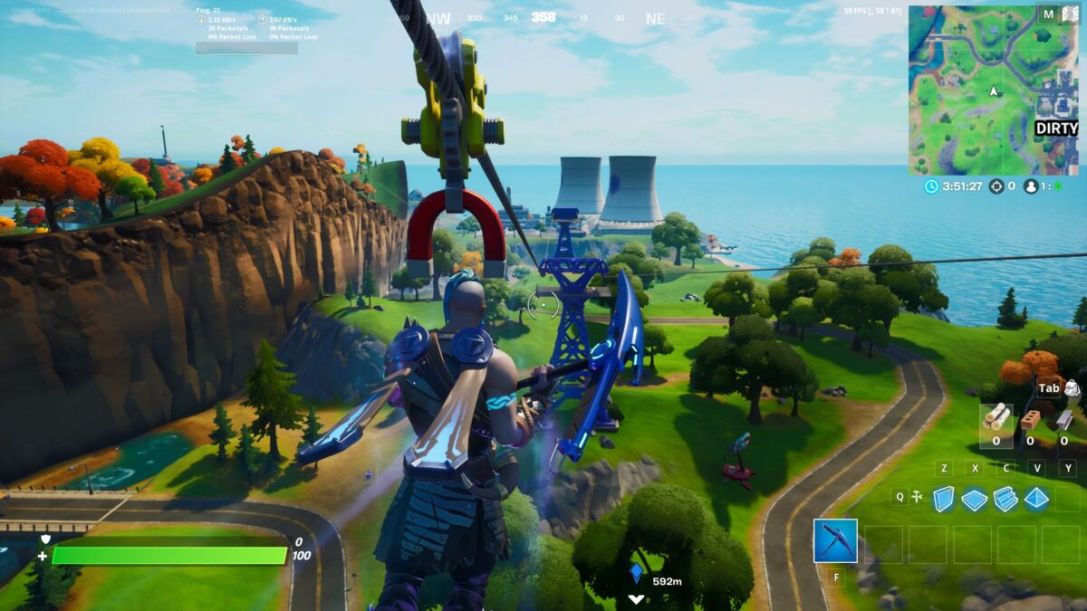Screen dimensions: 1087x611
Task: Select the metal material slot
Action: click(x=1063, y=419)
